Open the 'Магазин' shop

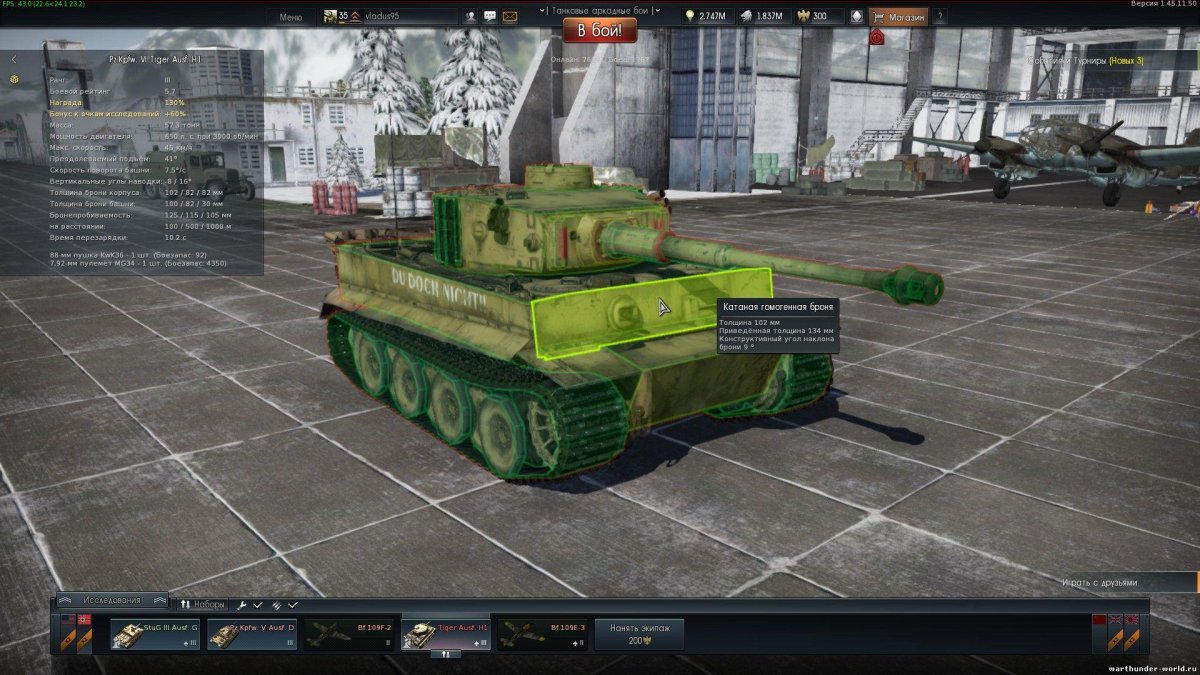click(x=900, y=17)
